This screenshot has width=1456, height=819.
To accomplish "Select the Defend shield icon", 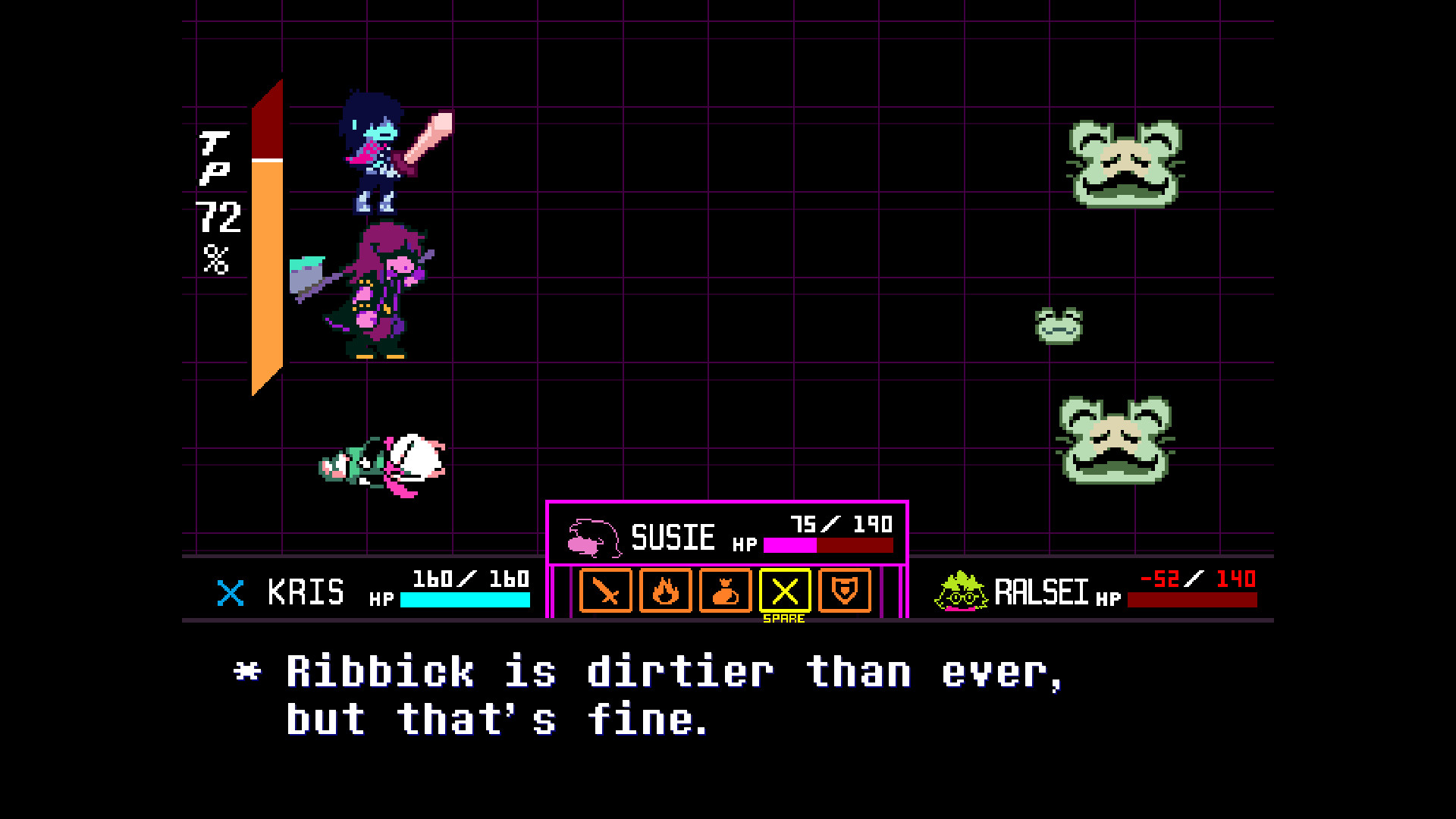I will tap(845, 592).
